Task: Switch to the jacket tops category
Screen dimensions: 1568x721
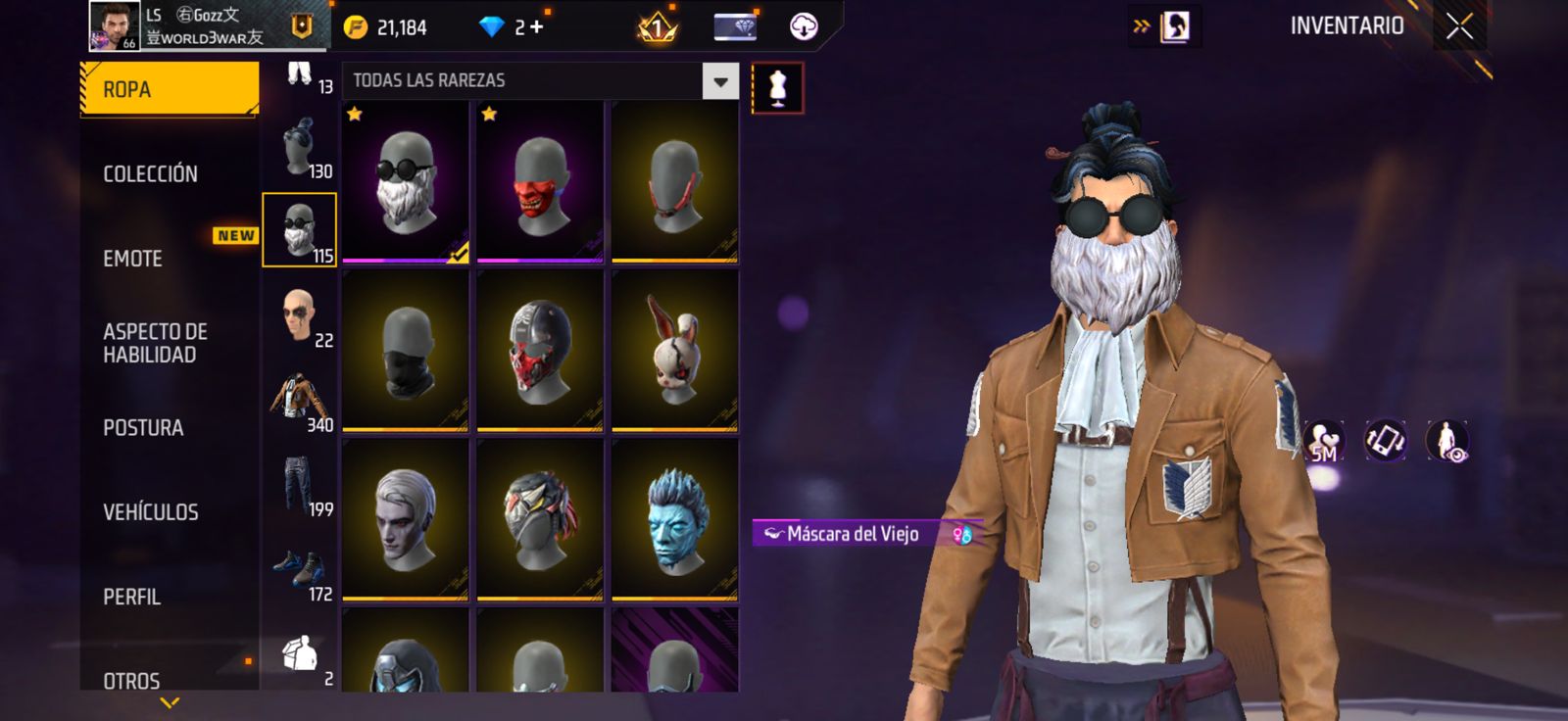Action: coord(300,400)
